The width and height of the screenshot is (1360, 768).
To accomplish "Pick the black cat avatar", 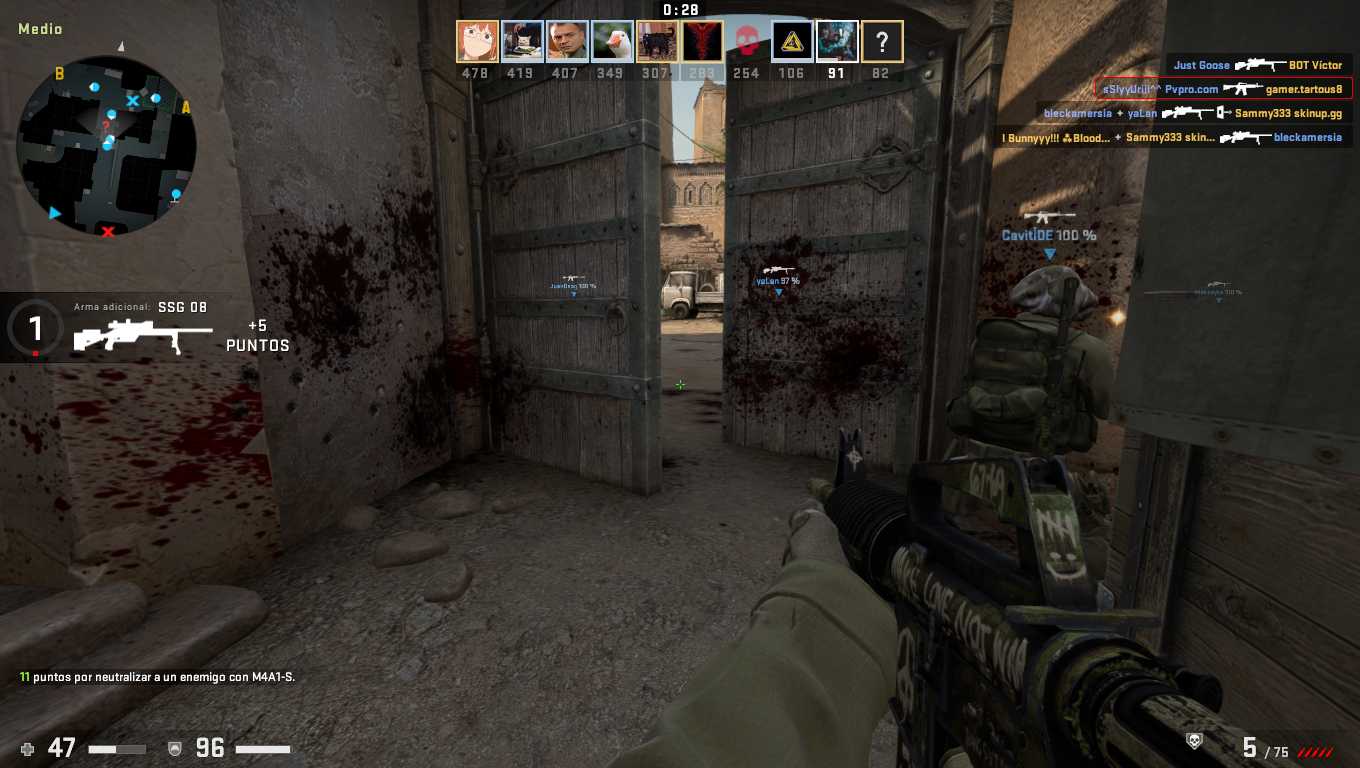I will 657,42.
